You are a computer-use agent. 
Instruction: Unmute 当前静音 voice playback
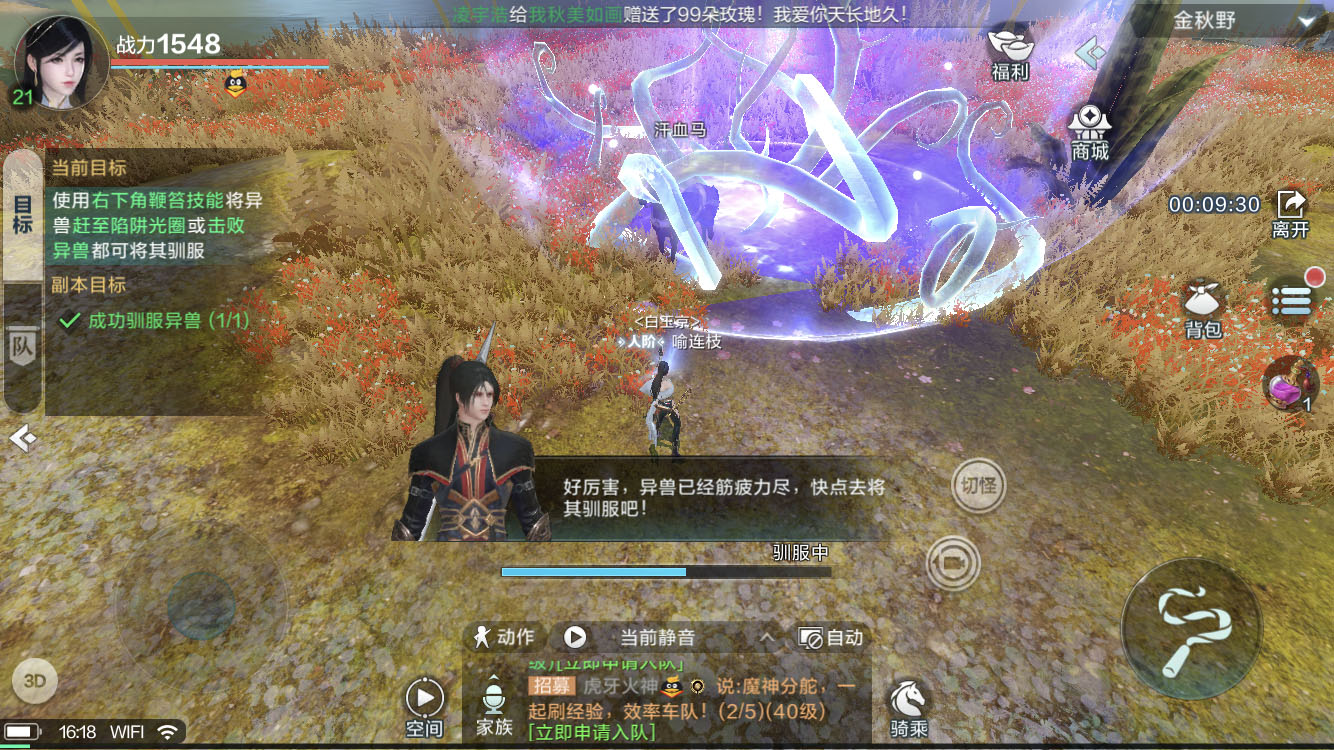point(575,636)
